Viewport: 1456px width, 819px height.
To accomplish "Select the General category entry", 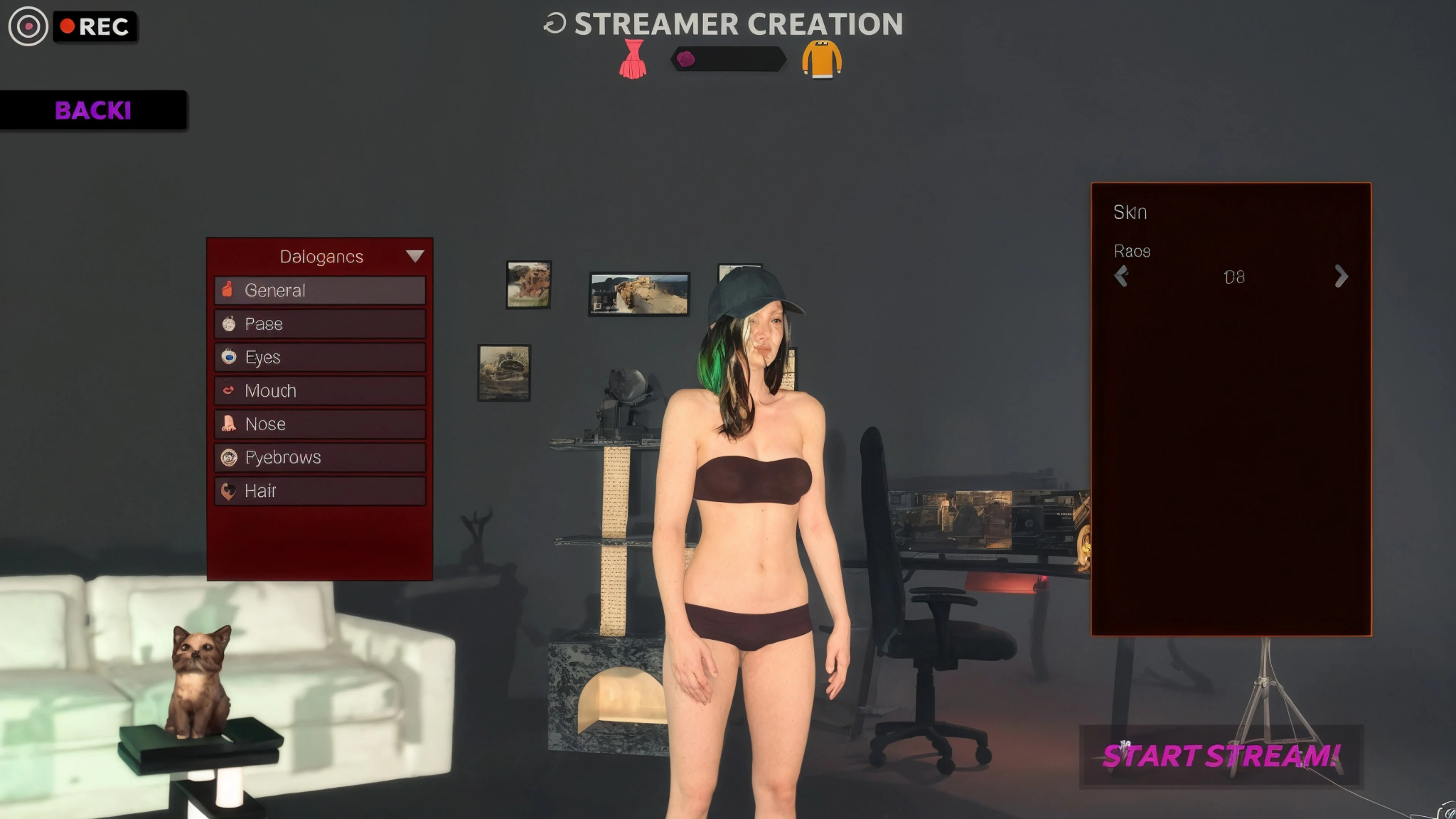I will click(319, 290).
